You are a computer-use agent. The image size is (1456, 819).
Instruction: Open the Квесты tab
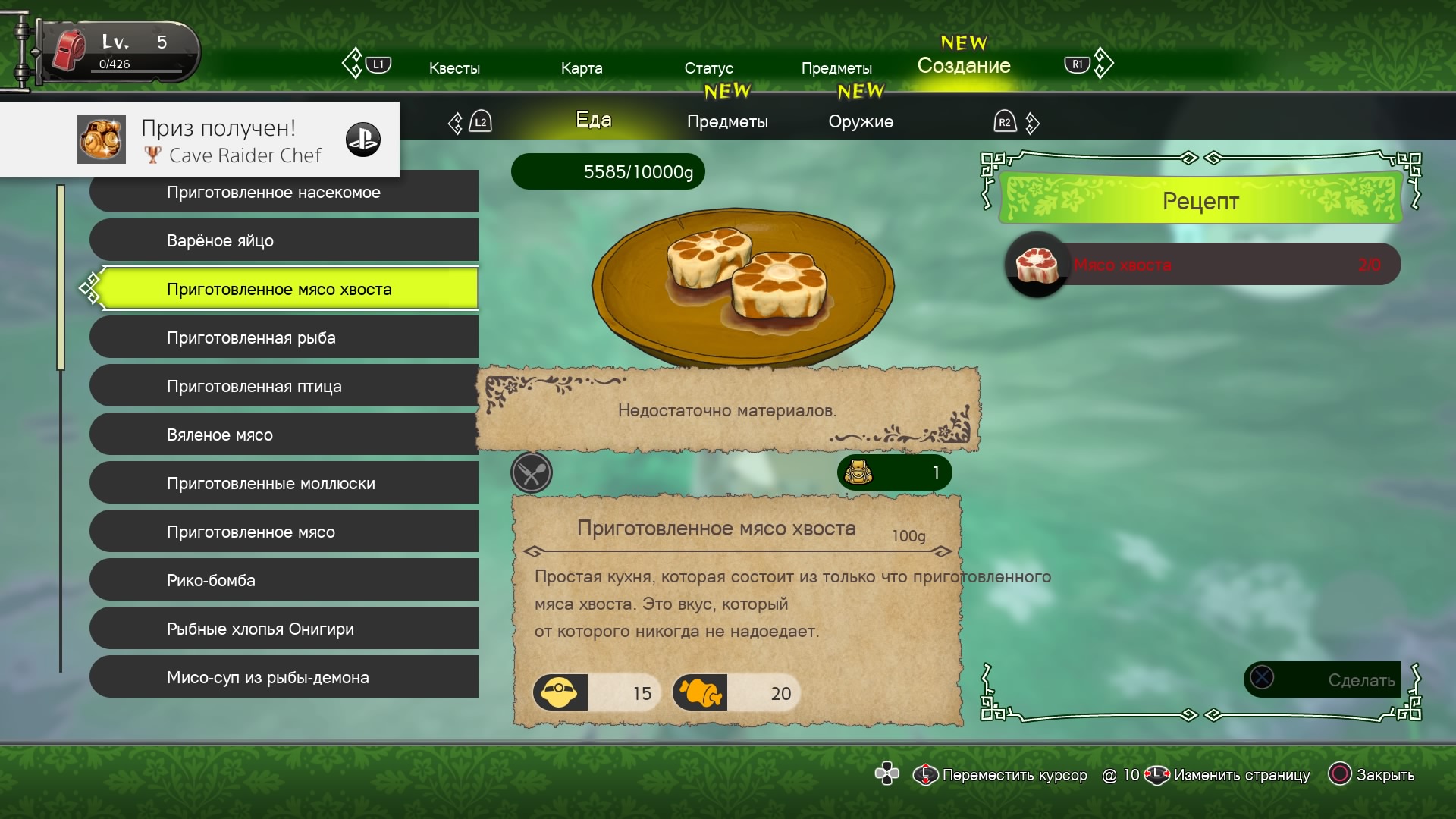pos(454,68)
